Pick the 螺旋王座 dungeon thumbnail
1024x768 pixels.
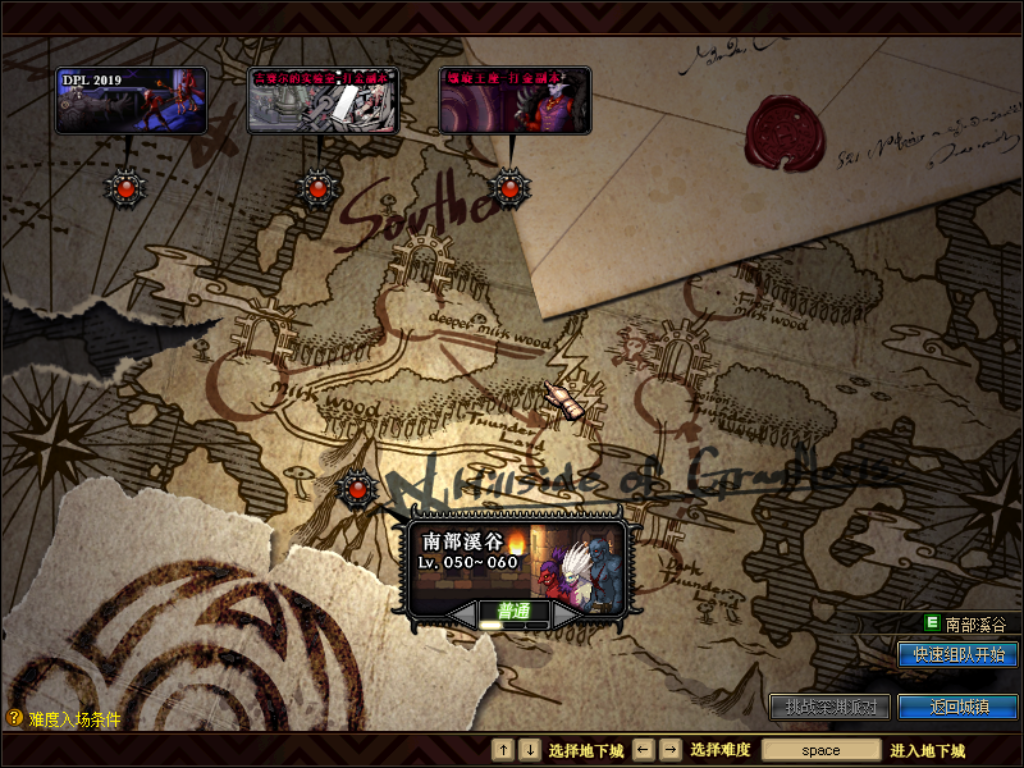[x=515, y=100]
